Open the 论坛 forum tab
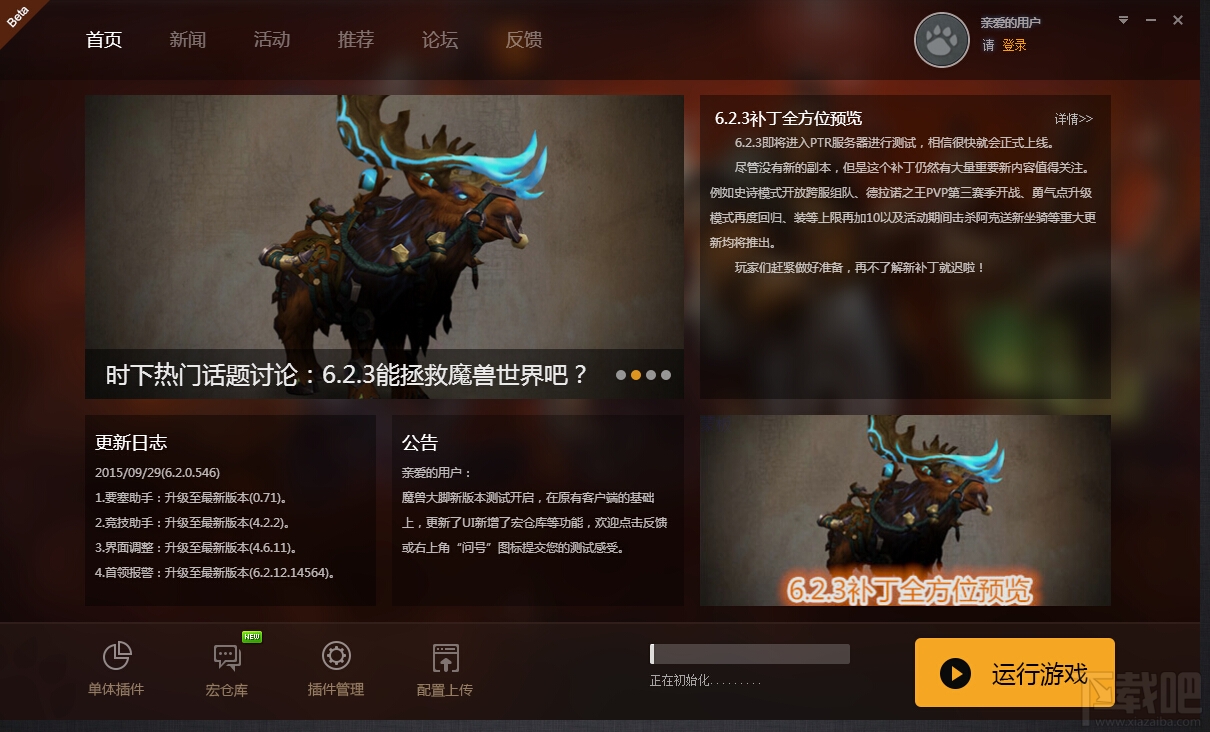The image size is (1210, 732). point(440,40)
